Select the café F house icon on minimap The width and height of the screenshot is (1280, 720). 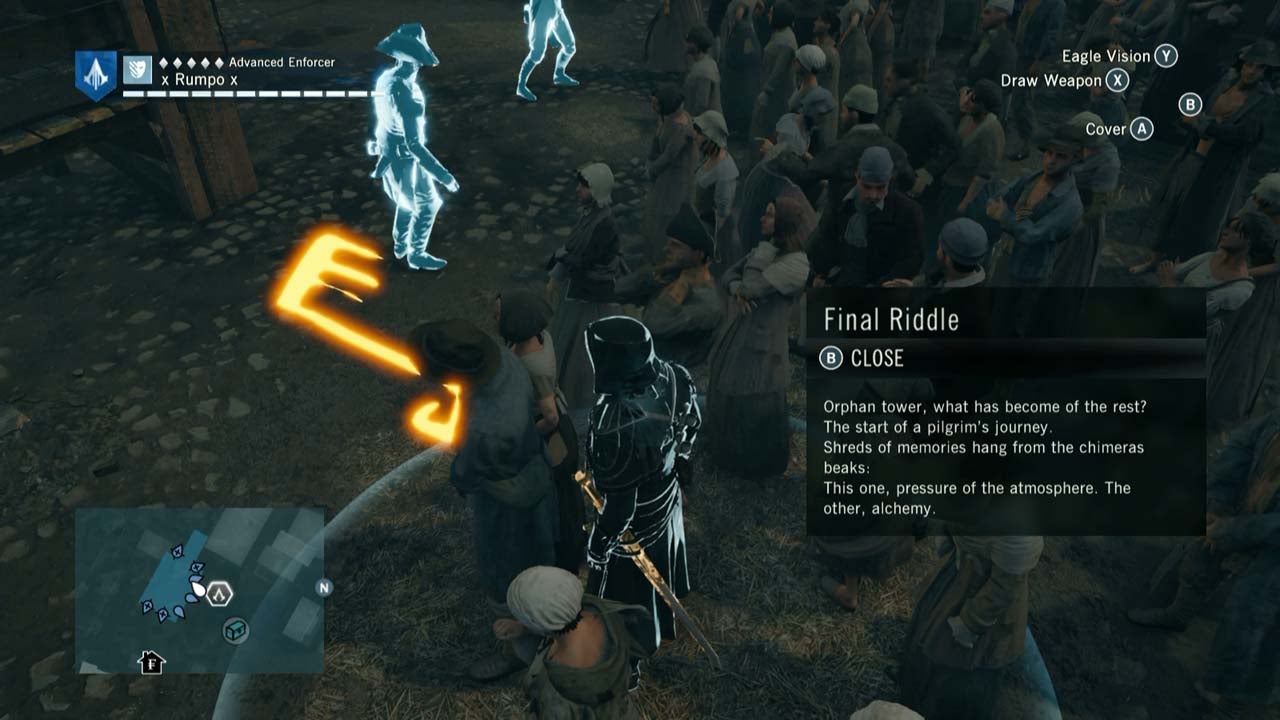pos(151,662)
